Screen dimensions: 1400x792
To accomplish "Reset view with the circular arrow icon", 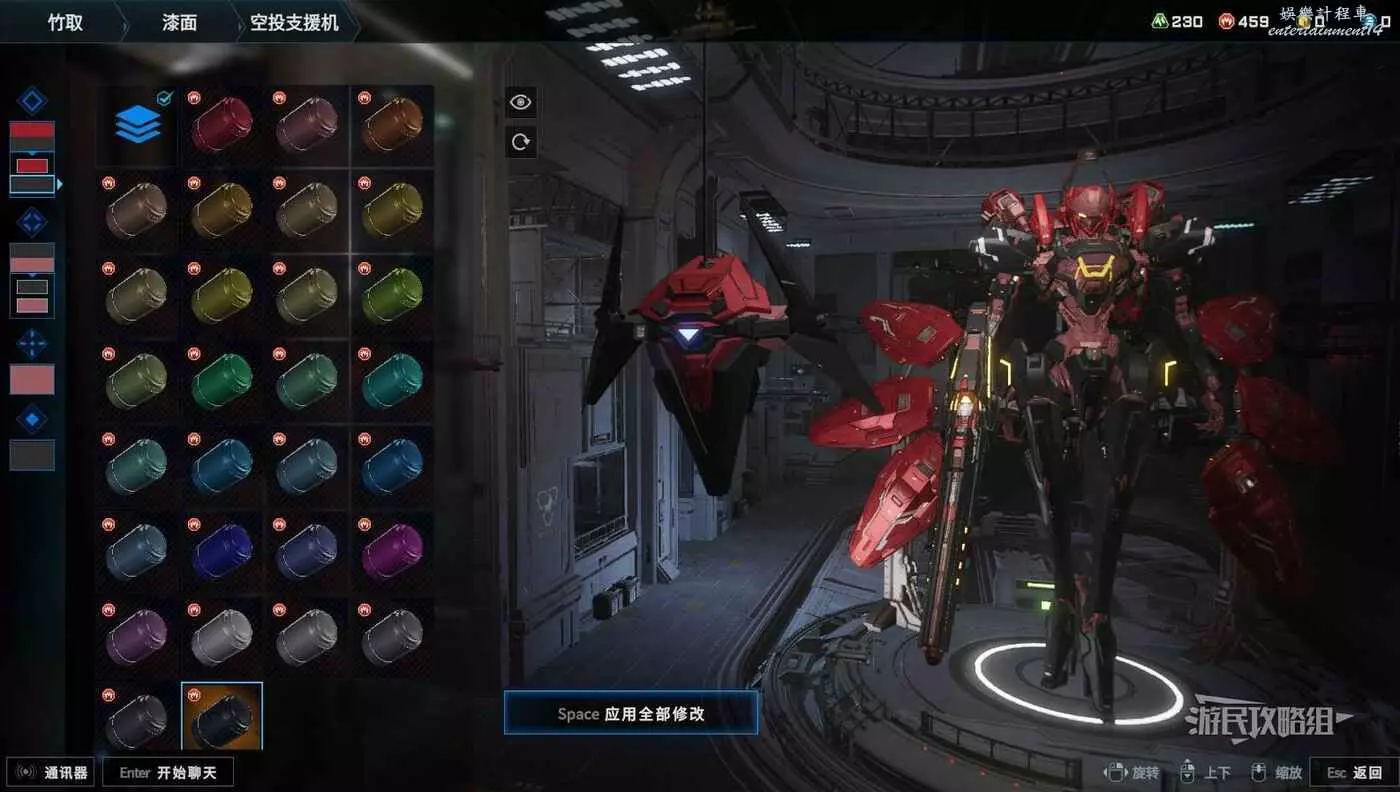I will coord(520,142).
